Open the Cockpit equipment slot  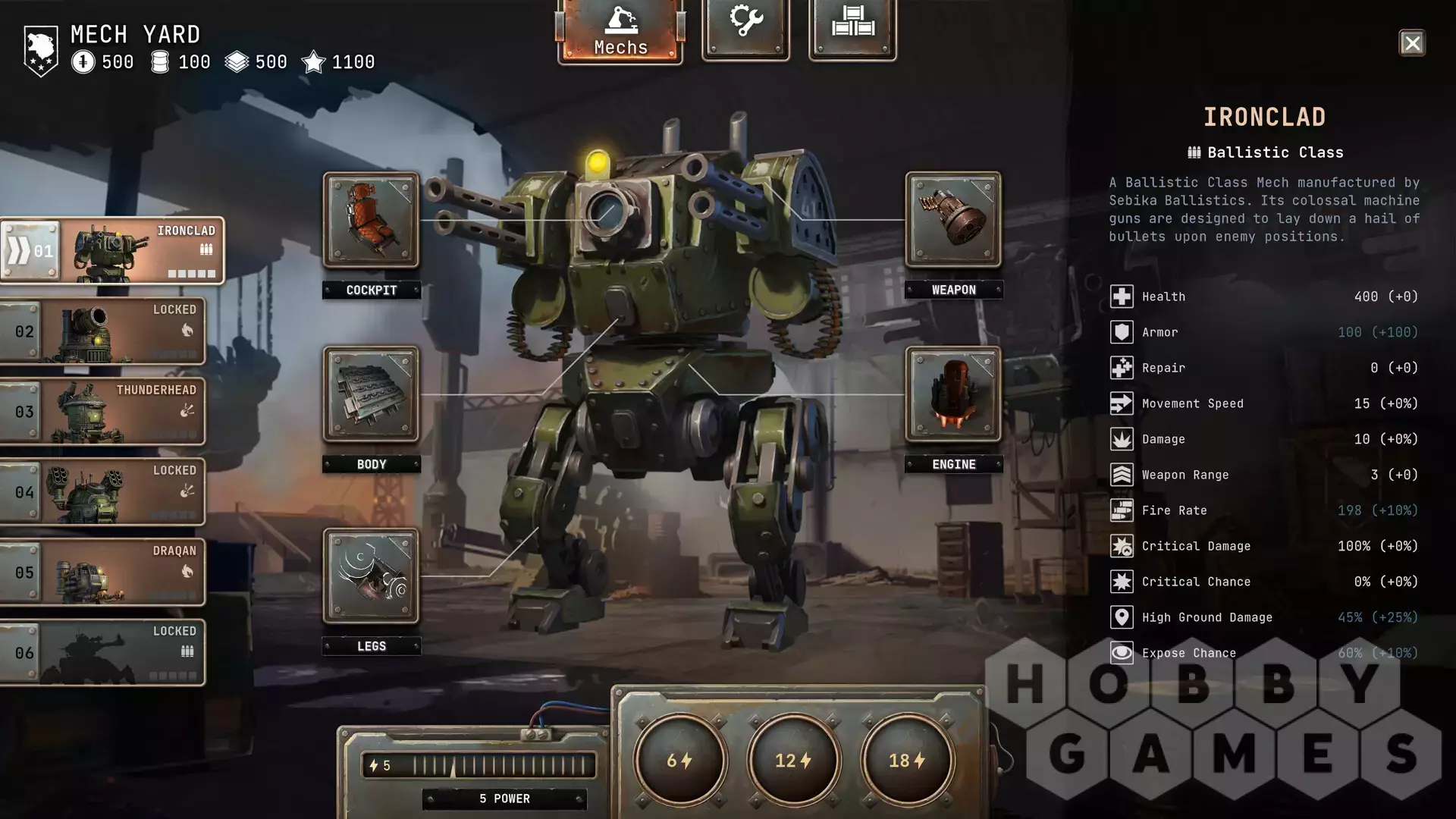(x=371, y=221)
